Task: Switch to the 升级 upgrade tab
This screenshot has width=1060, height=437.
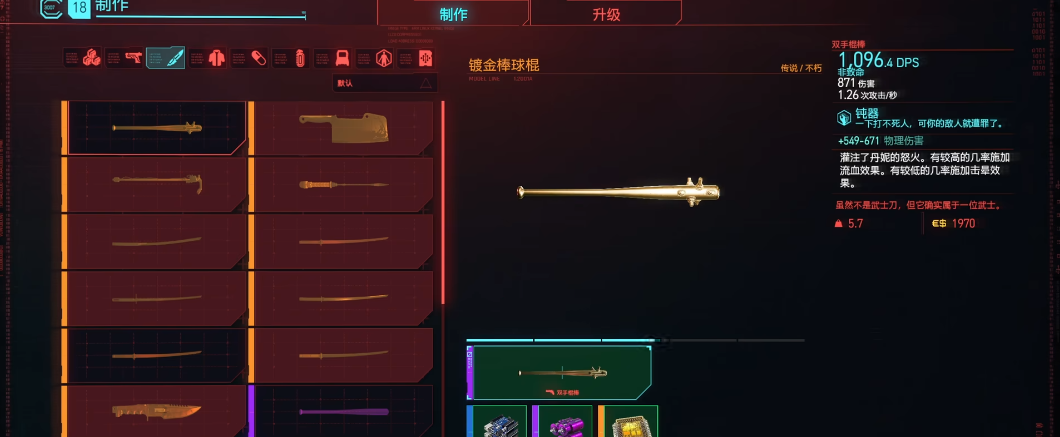Action: 606,14
